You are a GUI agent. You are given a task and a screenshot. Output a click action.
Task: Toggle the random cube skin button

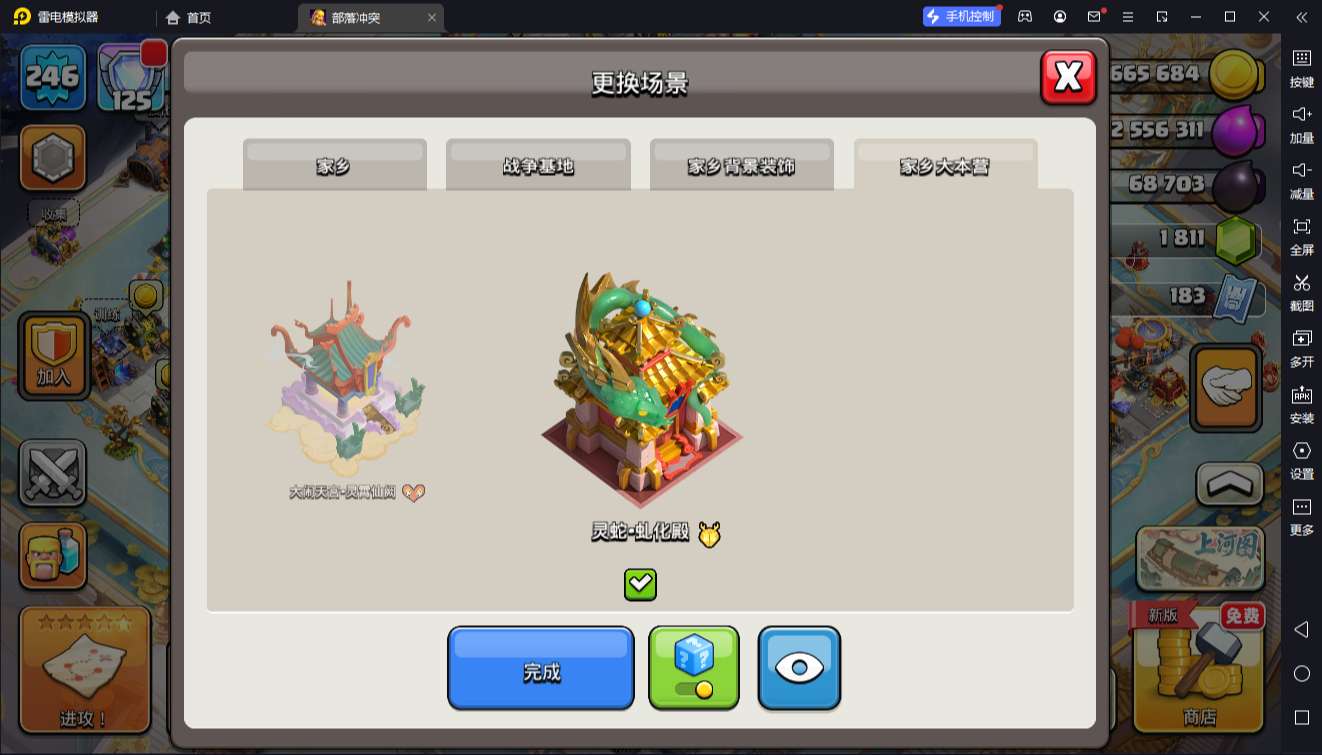694,668
